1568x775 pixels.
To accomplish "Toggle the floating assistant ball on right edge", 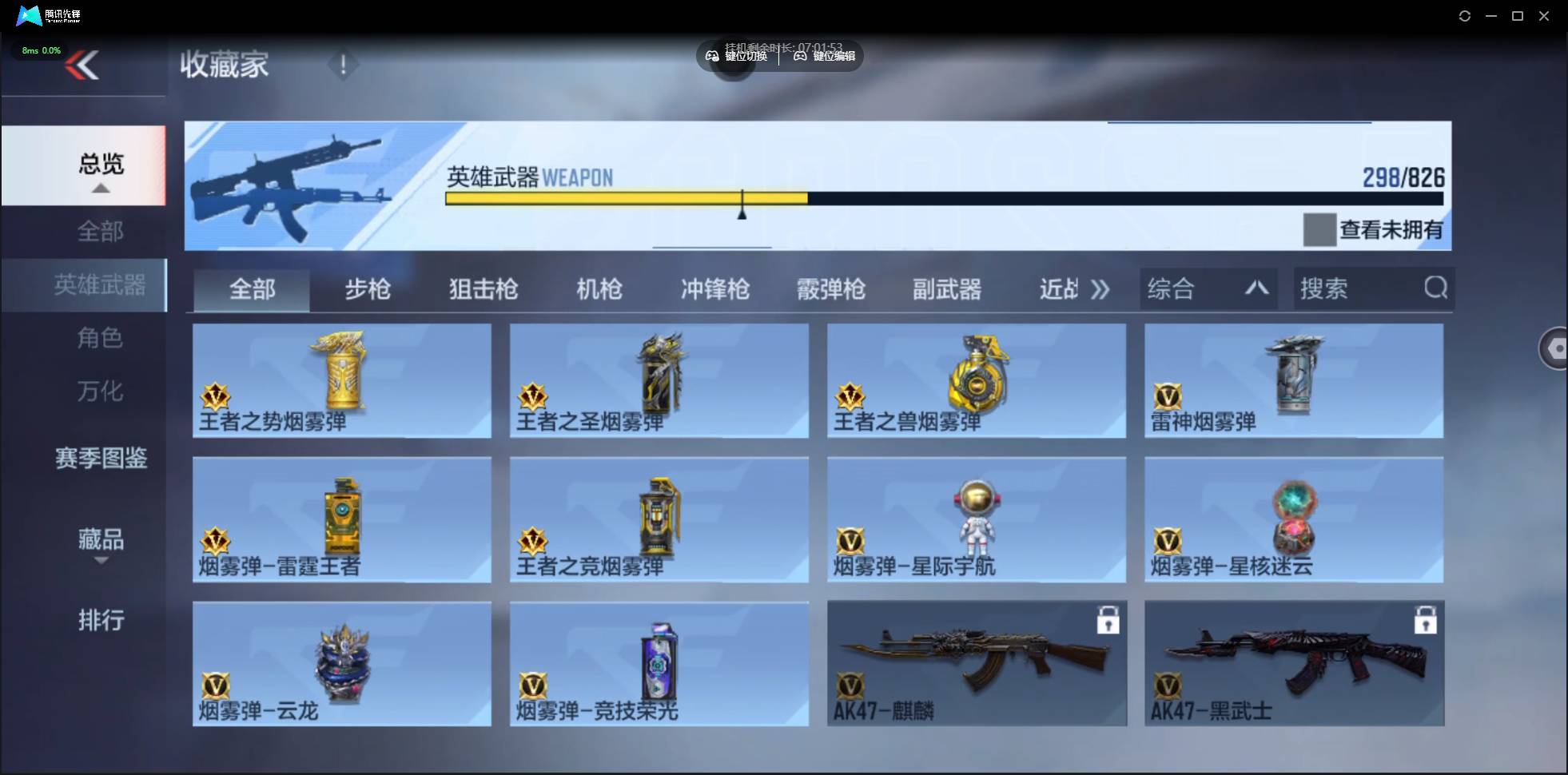I will (x=1555, y=349).
